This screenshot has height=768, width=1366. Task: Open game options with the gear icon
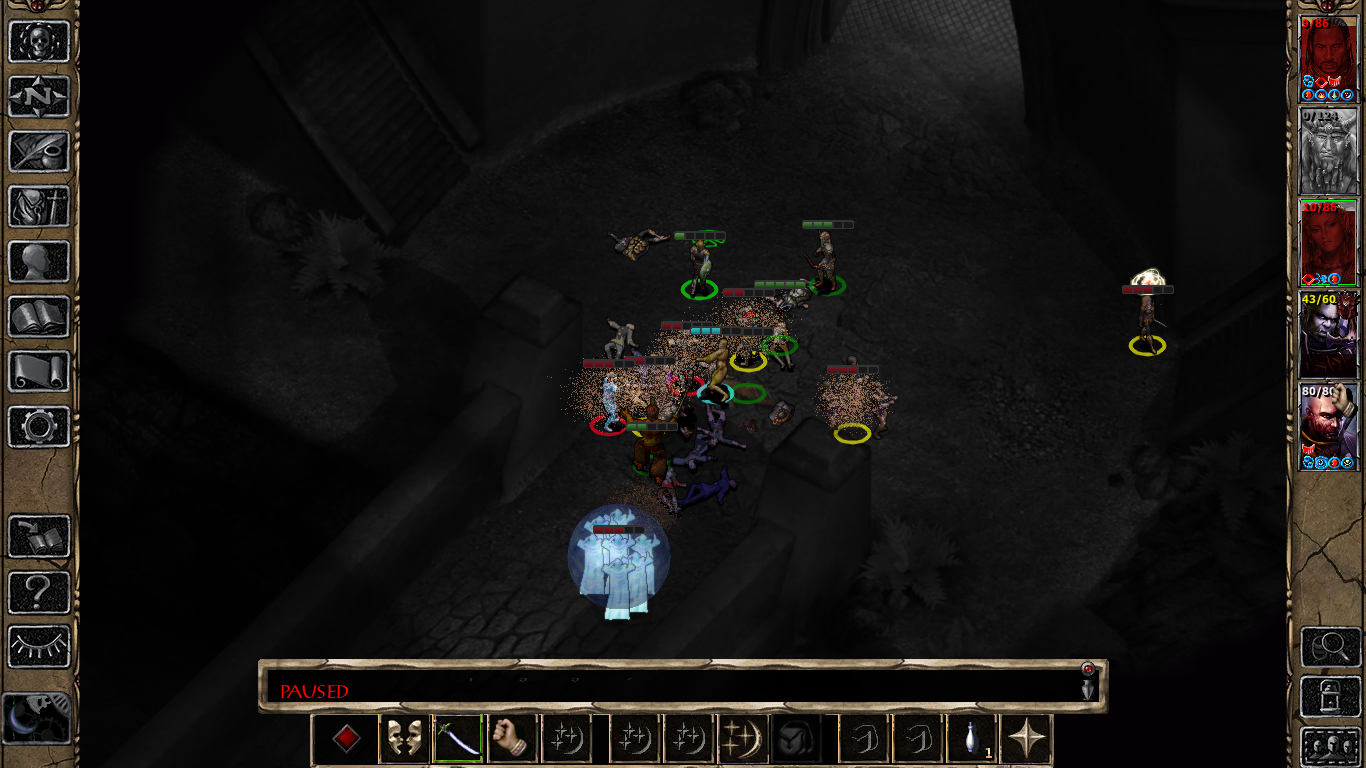38,427
